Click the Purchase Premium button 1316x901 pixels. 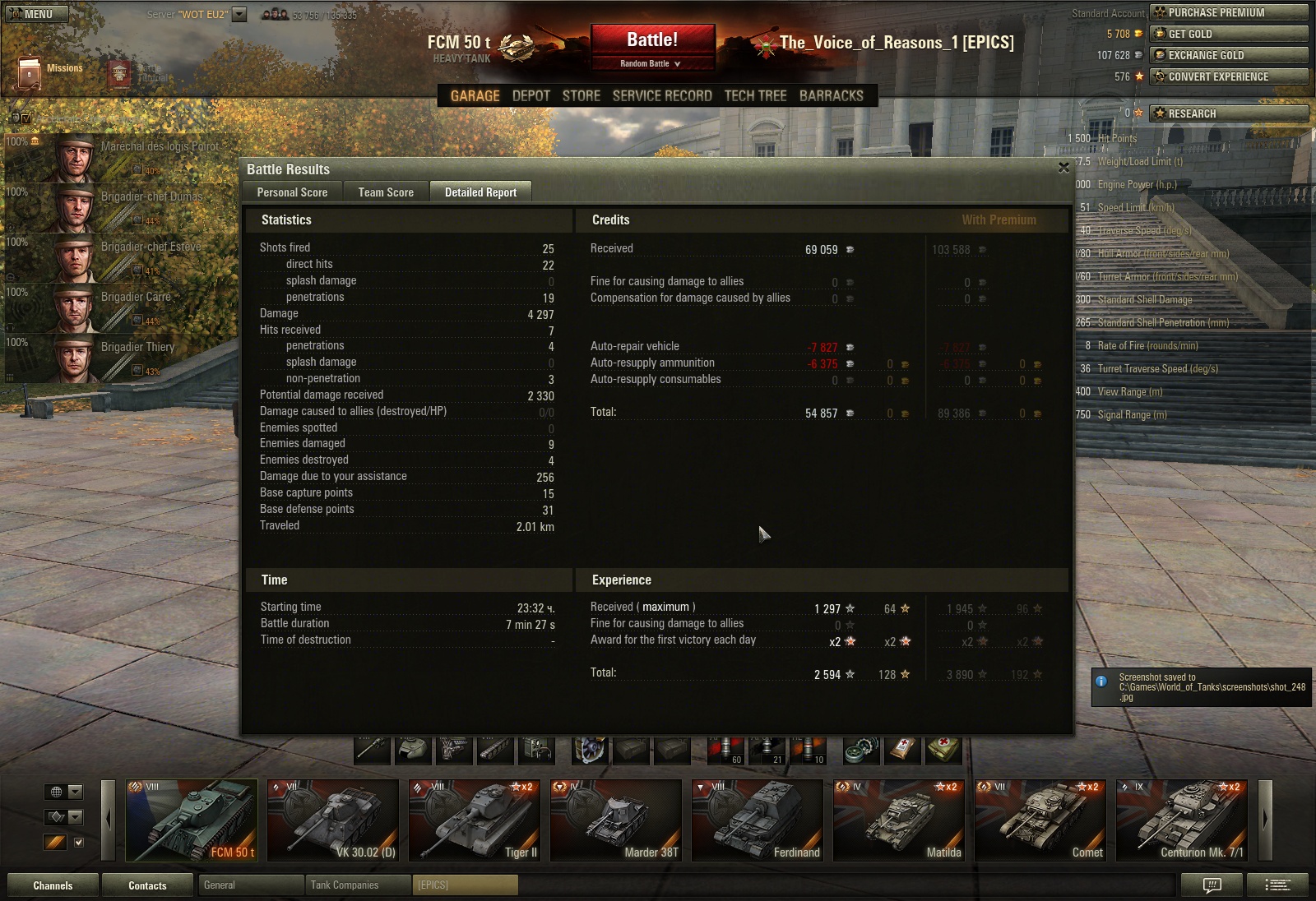click(x=1228, y=12)
